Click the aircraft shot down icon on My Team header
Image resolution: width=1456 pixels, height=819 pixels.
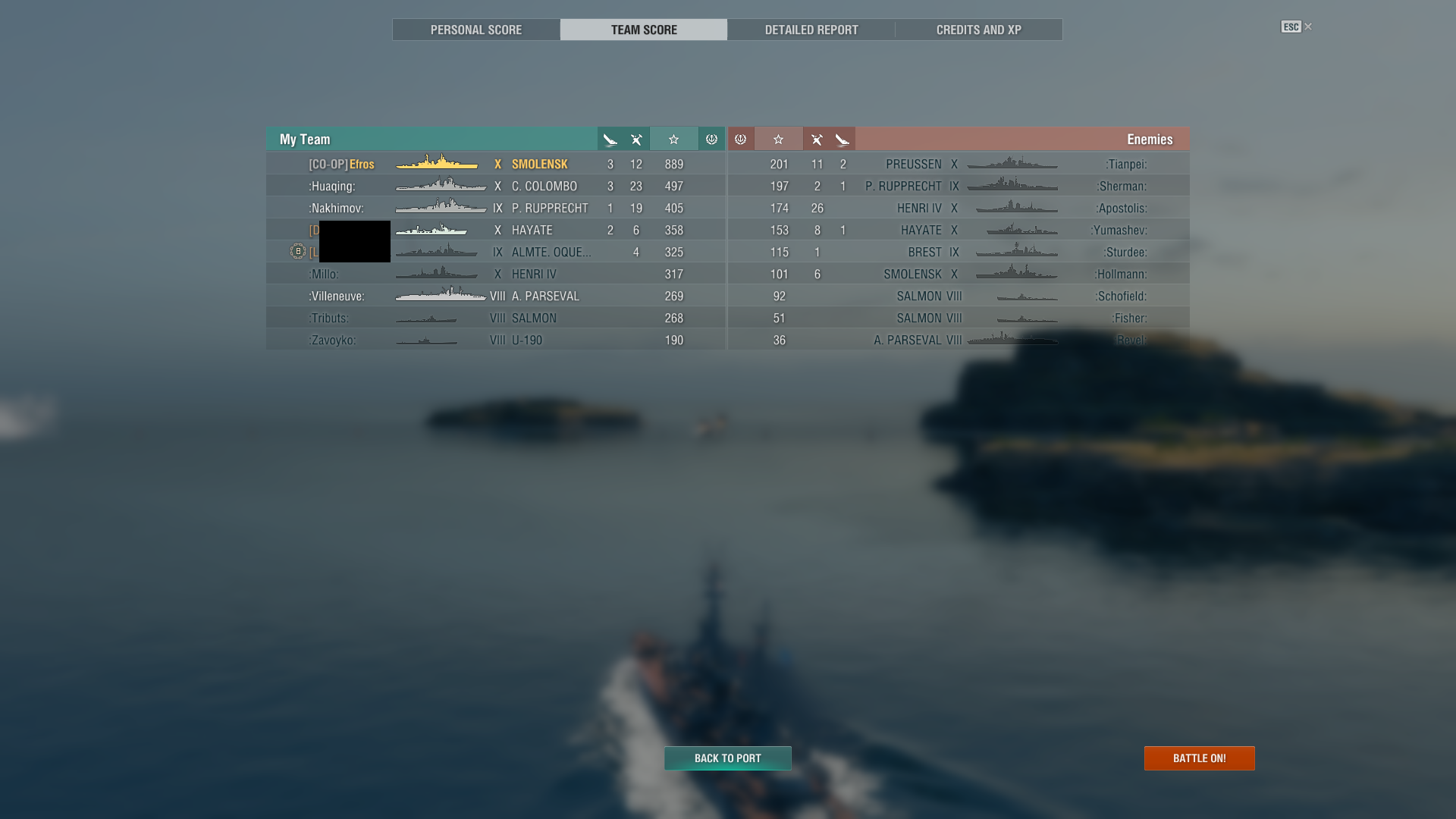pyautogui.click(x=635, y=139)
